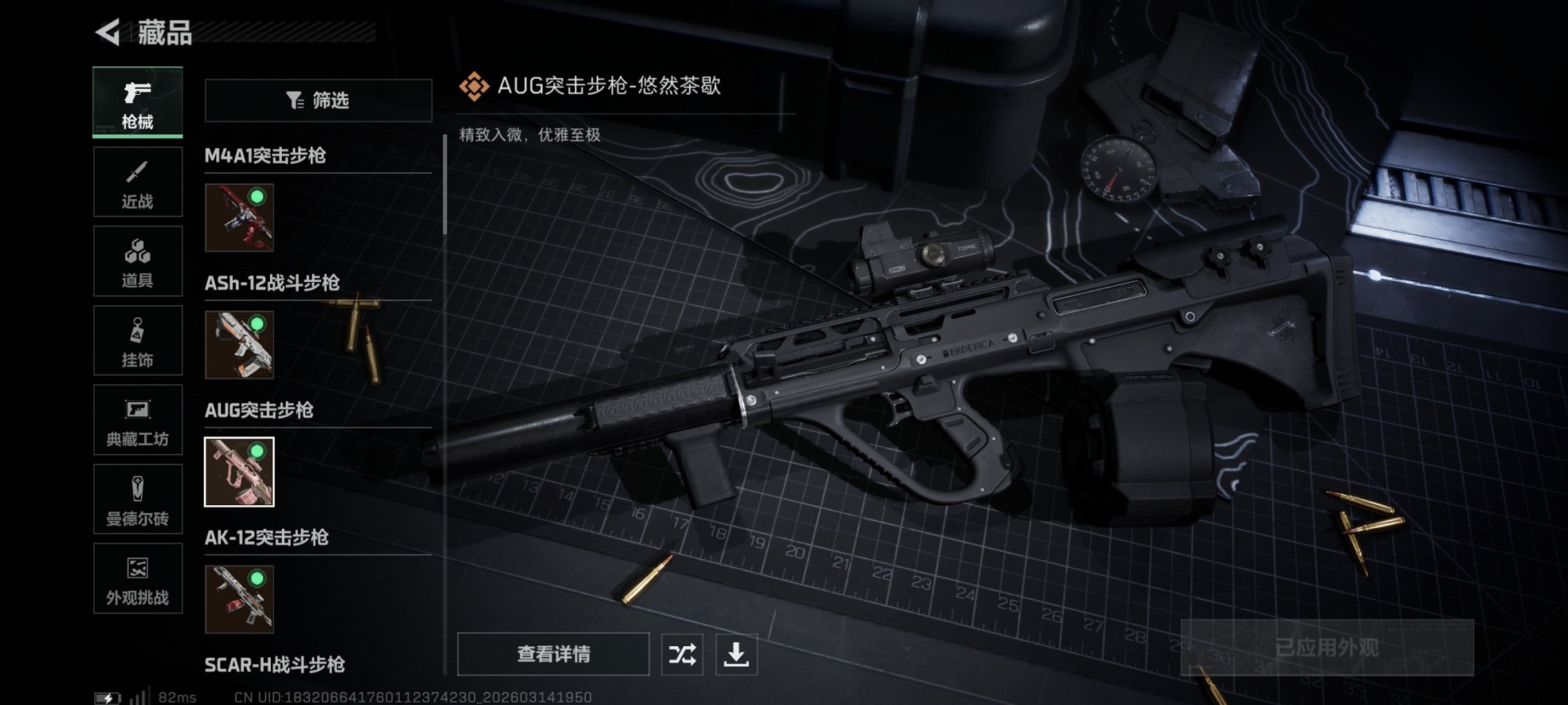Select the 枪械 category icon in sidebar
The image size is (1568, 705).
137,102
